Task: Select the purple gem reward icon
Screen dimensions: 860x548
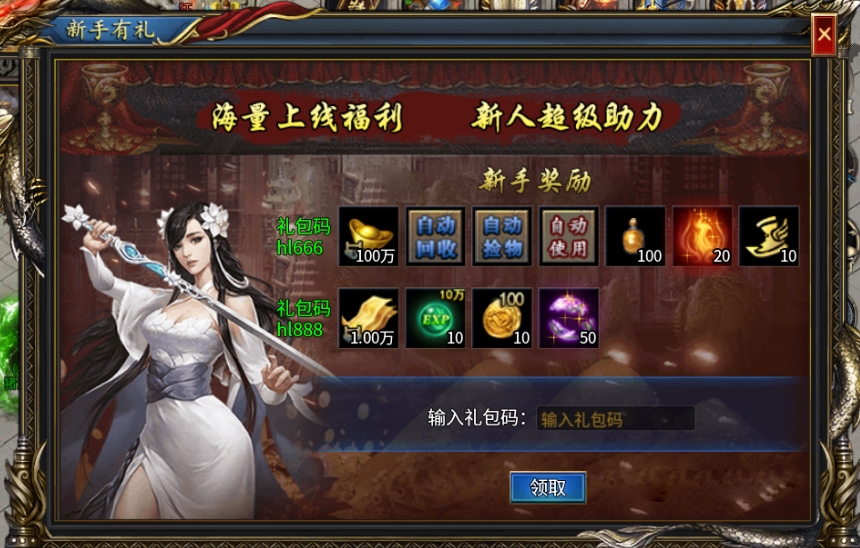Action: (569, 318)
